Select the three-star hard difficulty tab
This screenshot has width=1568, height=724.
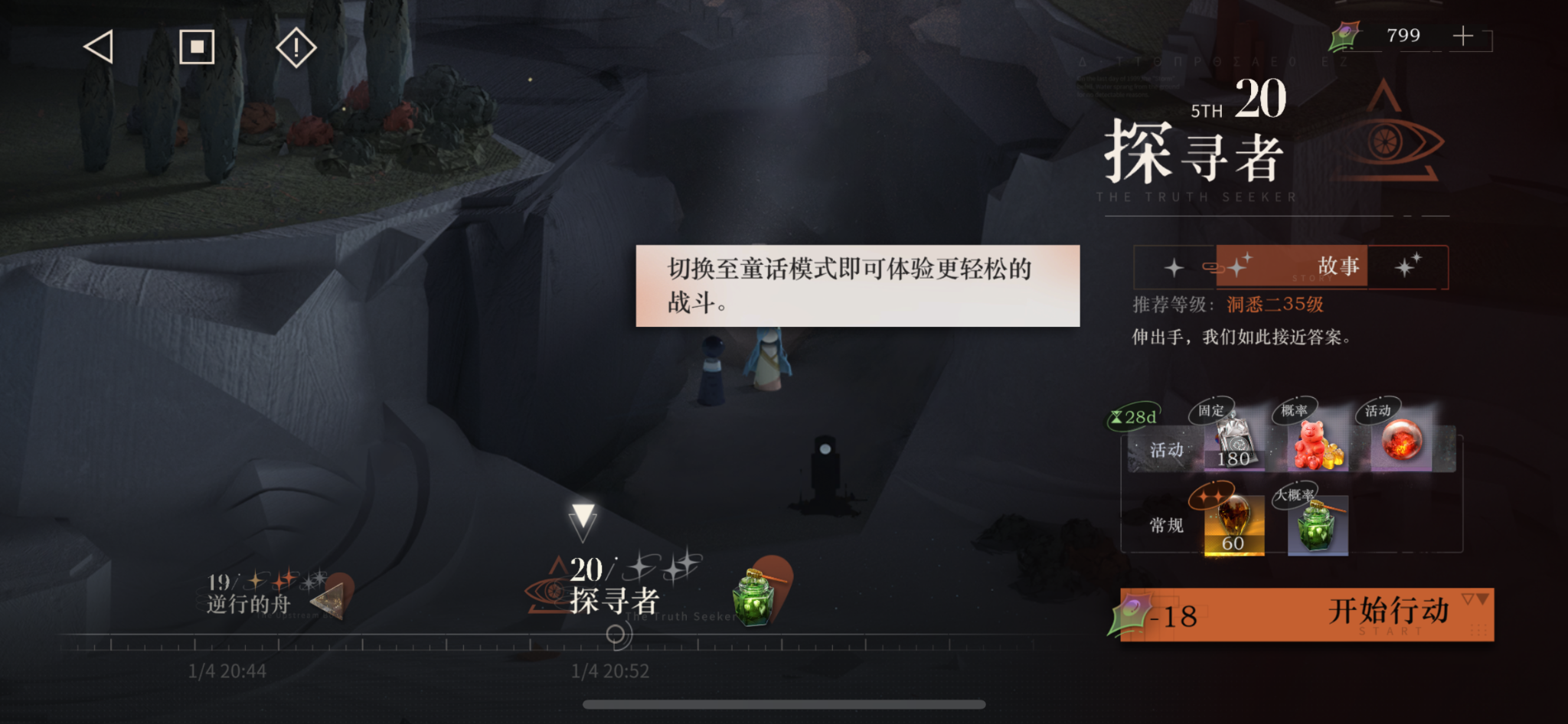pos(1409,266)
